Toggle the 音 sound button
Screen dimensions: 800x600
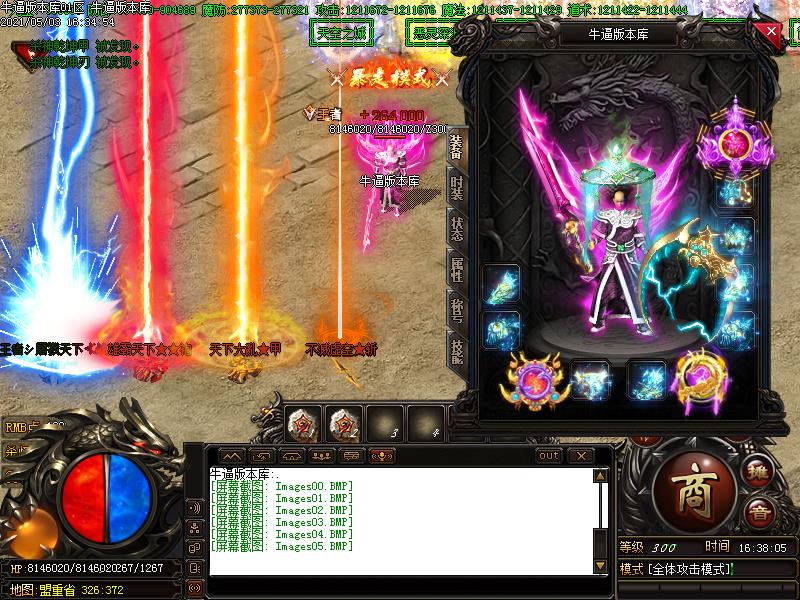click(x=759, y=512)
